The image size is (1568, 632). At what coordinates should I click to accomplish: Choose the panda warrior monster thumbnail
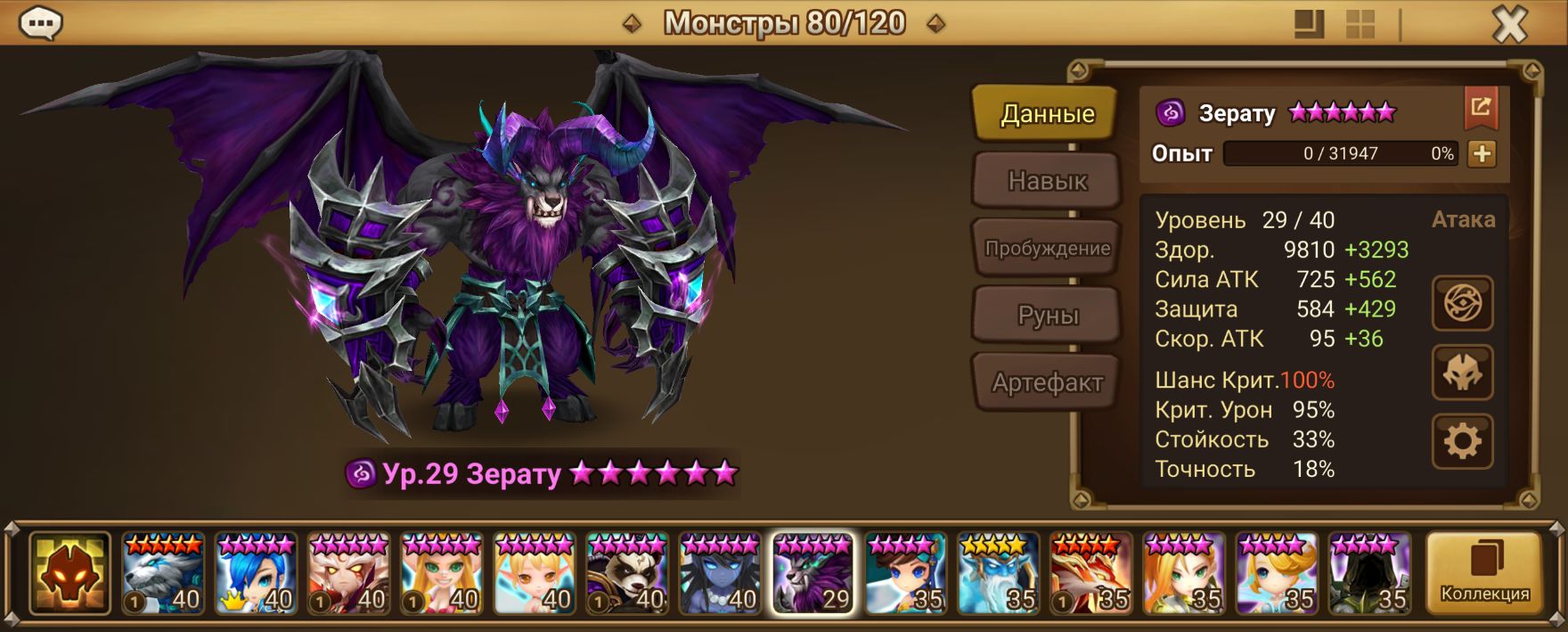coord(627,573)
